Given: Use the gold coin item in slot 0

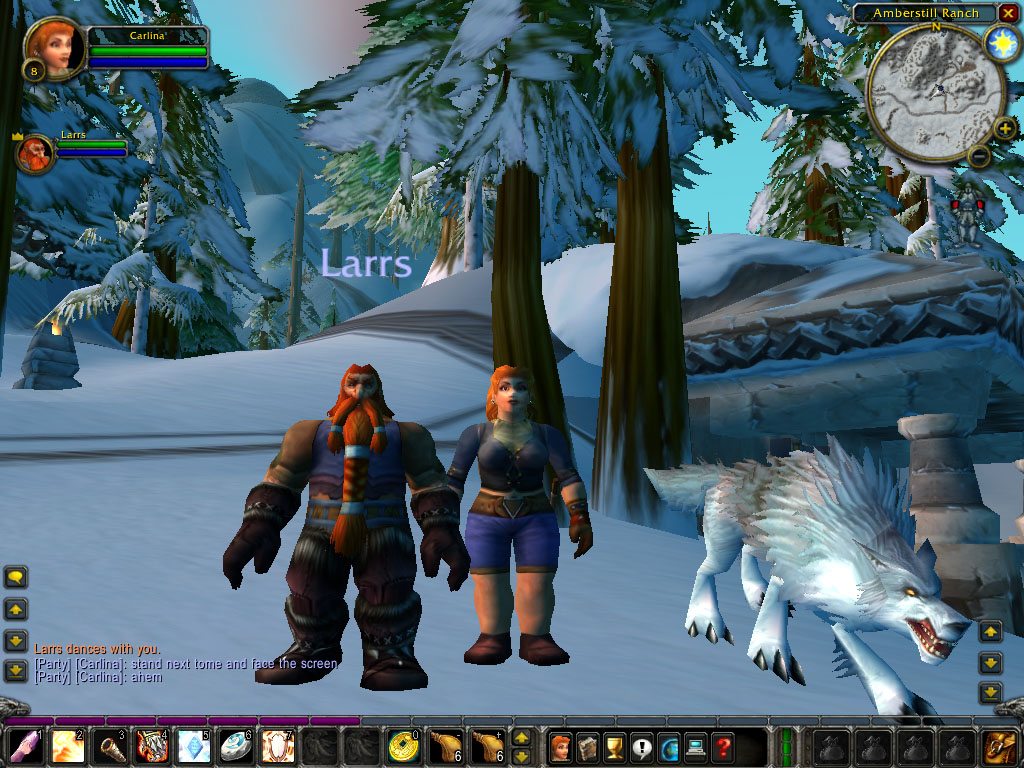Looking at the screenshot, I should [x=403, y=747].
